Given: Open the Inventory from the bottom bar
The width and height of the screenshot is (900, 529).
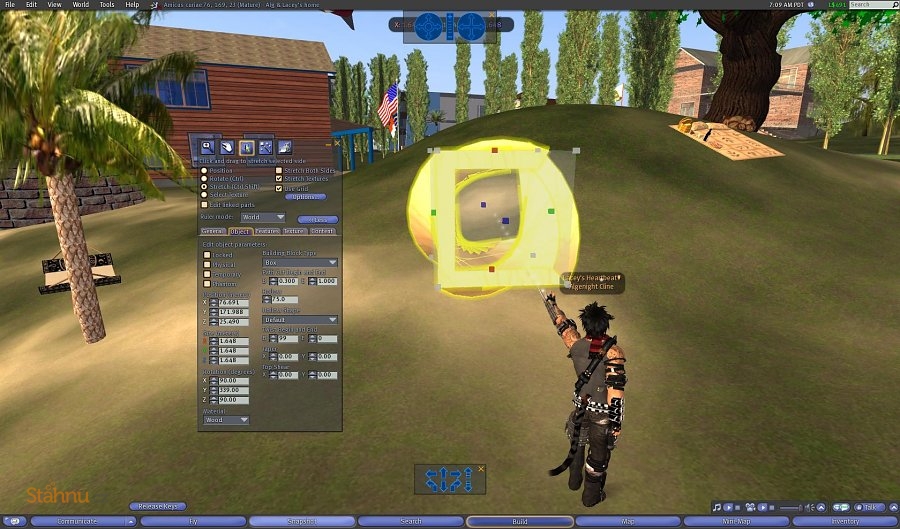Looking at the screenshot, I should (844, 521).
